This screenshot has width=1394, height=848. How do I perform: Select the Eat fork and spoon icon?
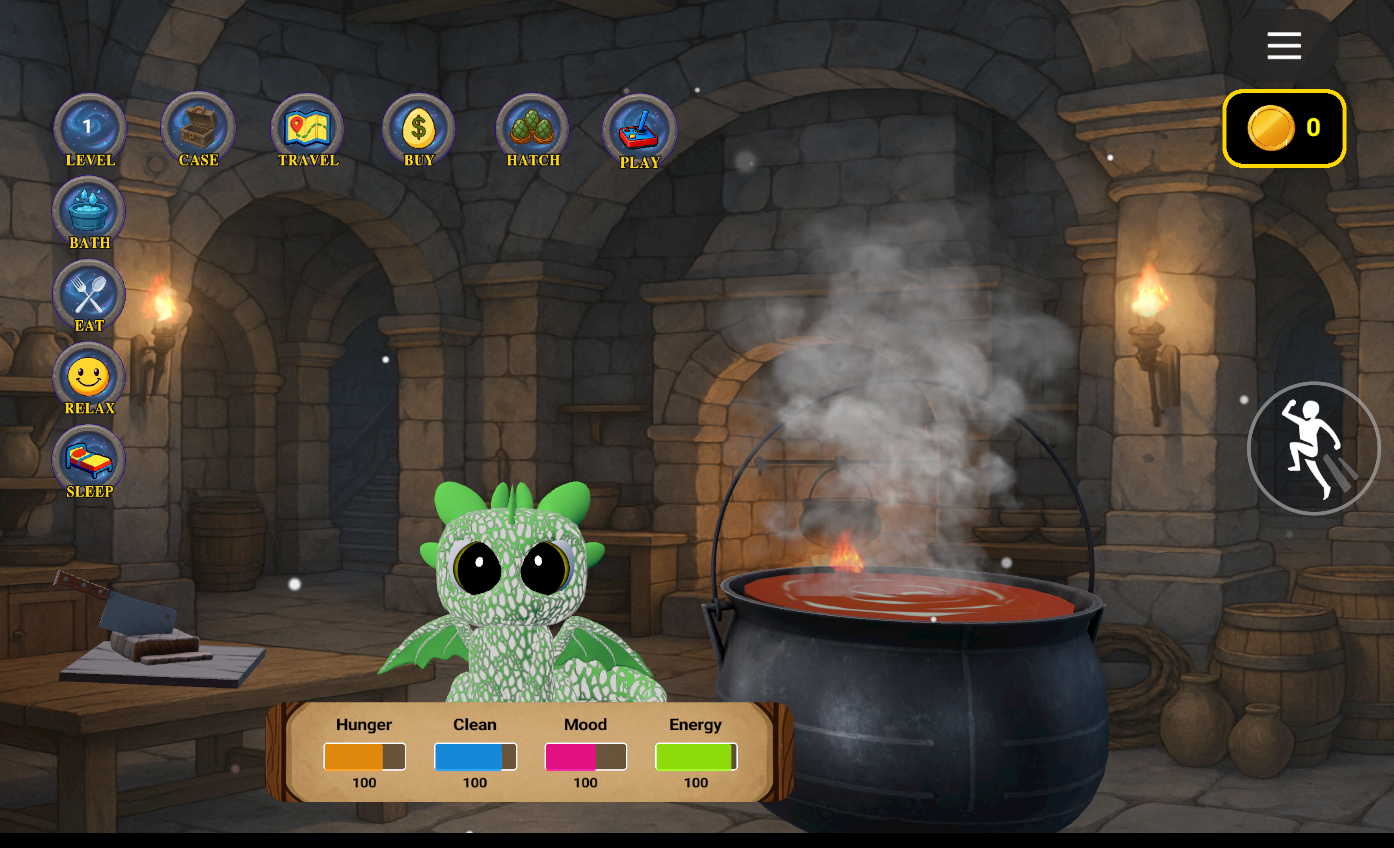(89, 294)
